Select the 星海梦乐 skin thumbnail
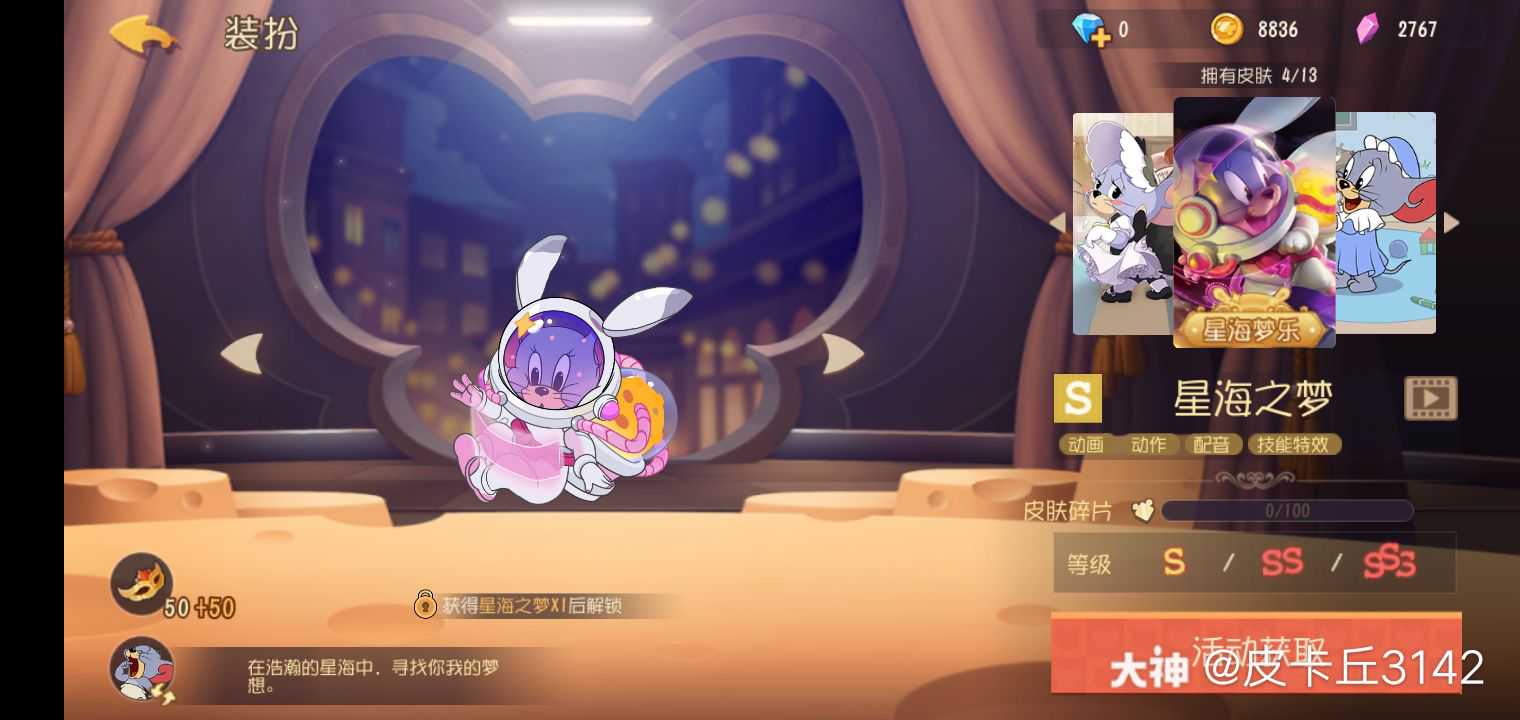Image resolution: width=1520 pixels, height=720 pixels. (x=1254, y=222)
